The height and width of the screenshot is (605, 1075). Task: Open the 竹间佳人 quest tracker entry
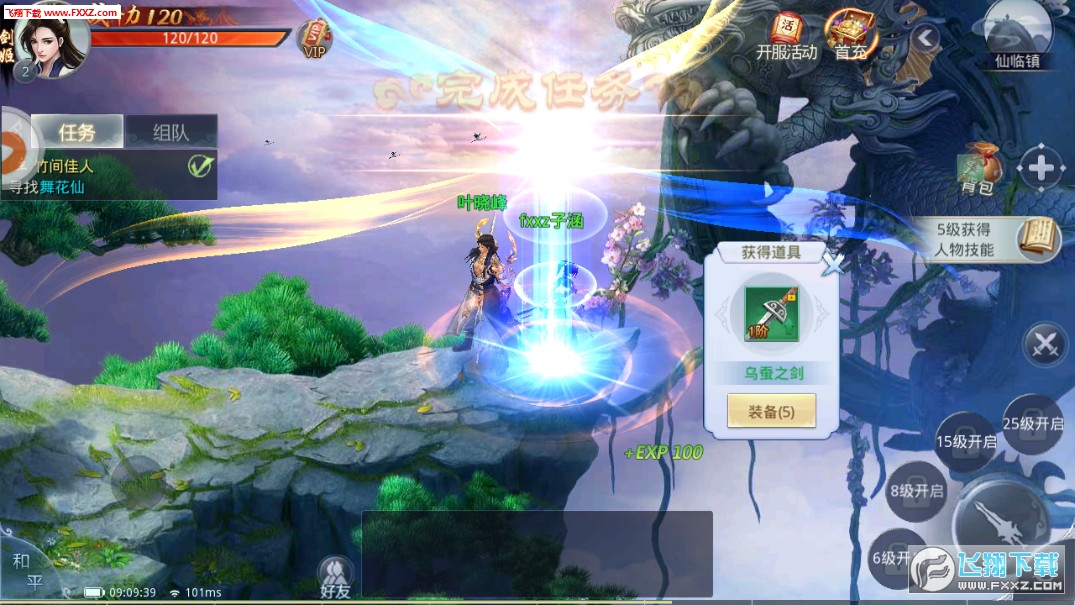click(110, 175)
